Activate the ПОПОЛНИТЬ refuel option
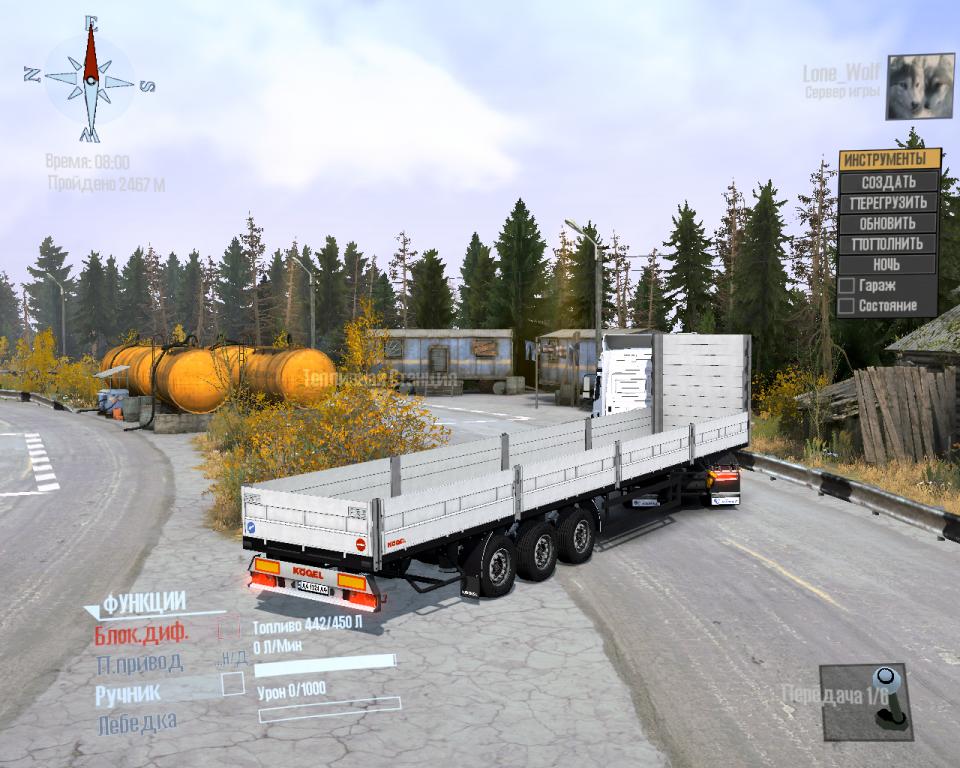This screenshot has height=768, width=960. tap(889, 244)
